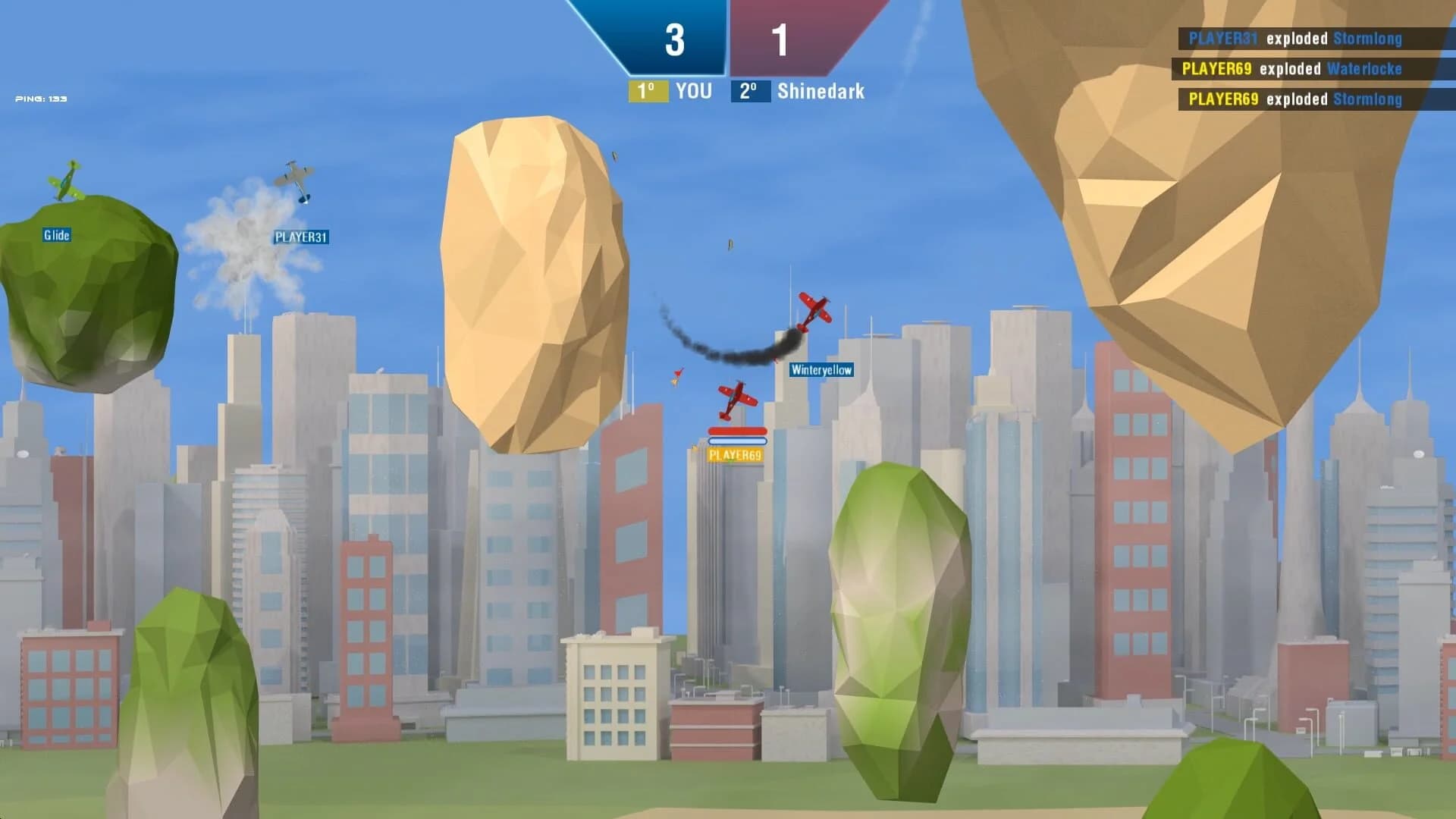The width and height of the screenshot is (1456, 819).
Task: Click the Winteryellow nametag
Action: click(821, 370)
